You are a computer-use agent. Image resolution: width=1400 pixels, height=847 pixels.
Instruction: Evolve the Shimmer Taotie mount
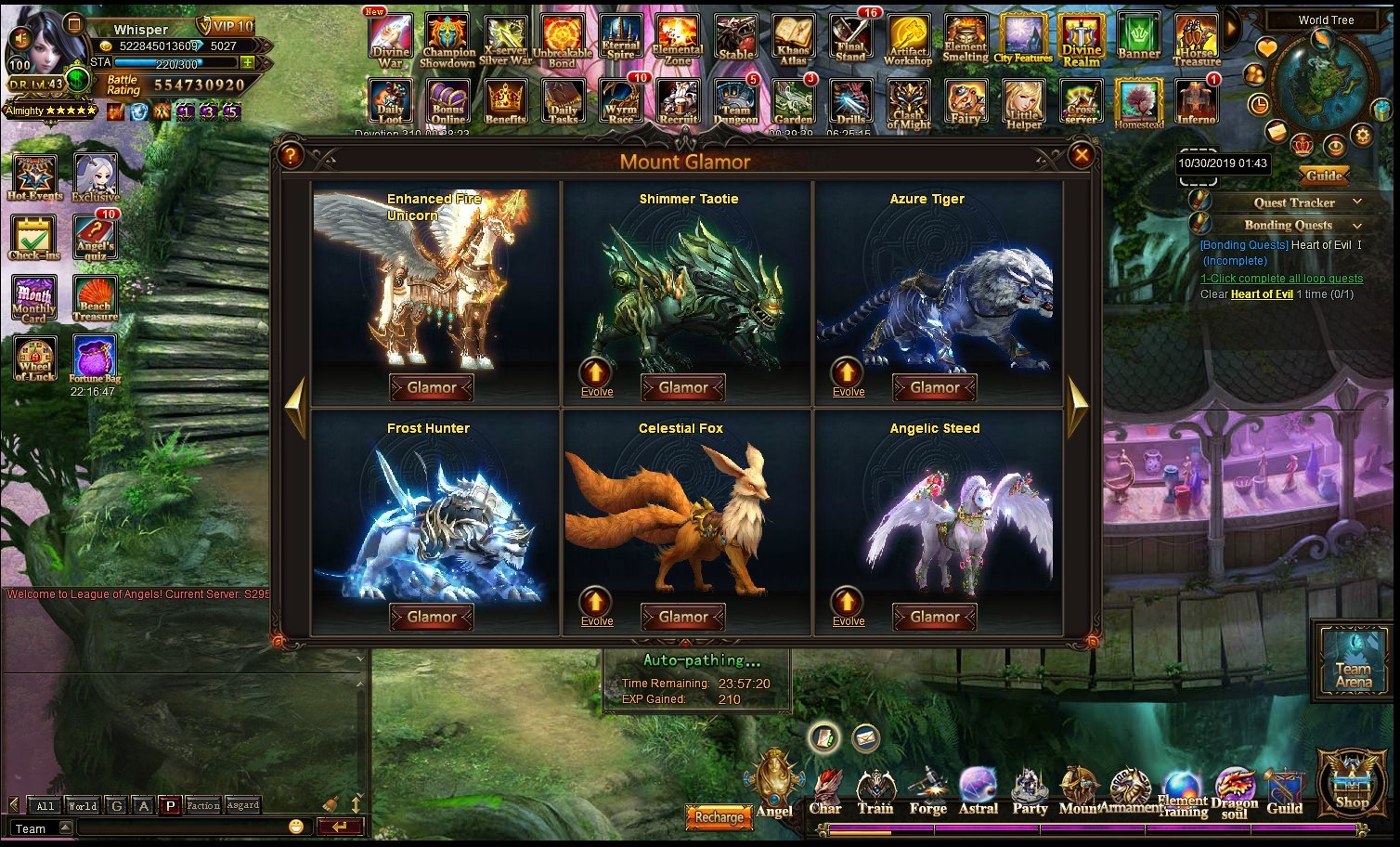(596, 375)
